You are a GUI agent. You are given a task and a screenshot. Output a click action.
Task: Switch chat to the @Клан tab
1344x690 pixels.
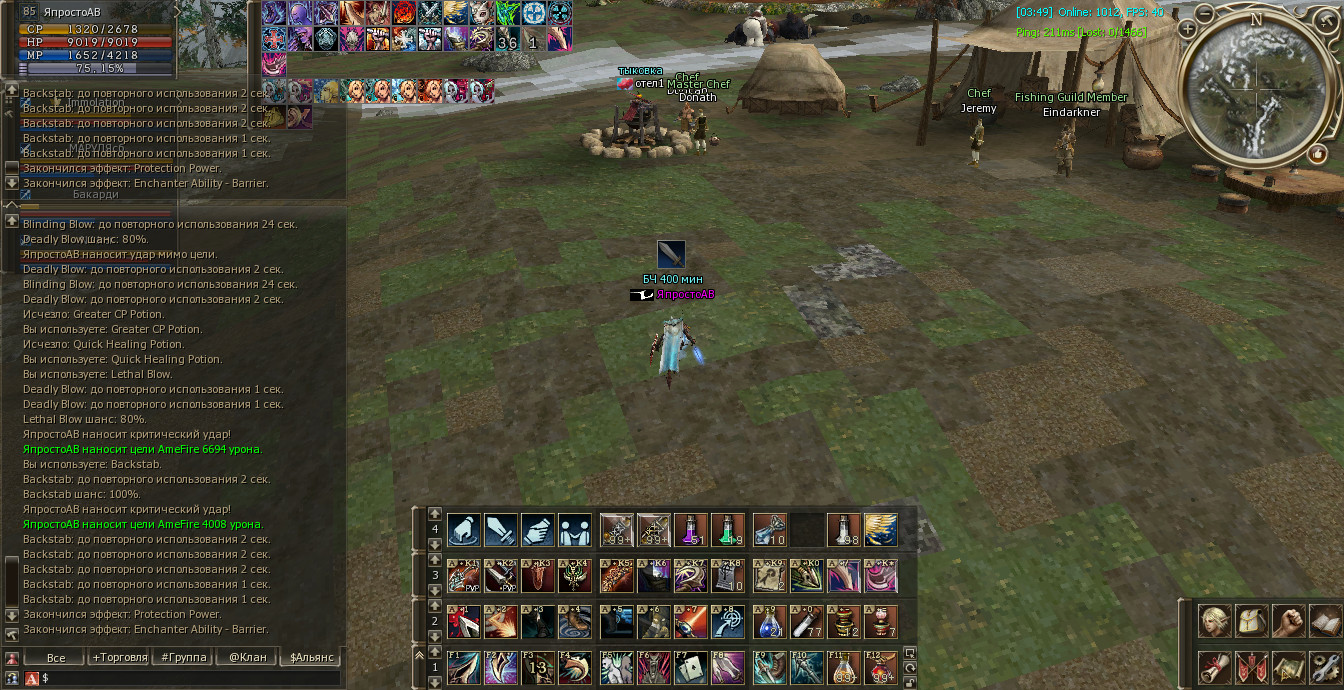[248, 657]
